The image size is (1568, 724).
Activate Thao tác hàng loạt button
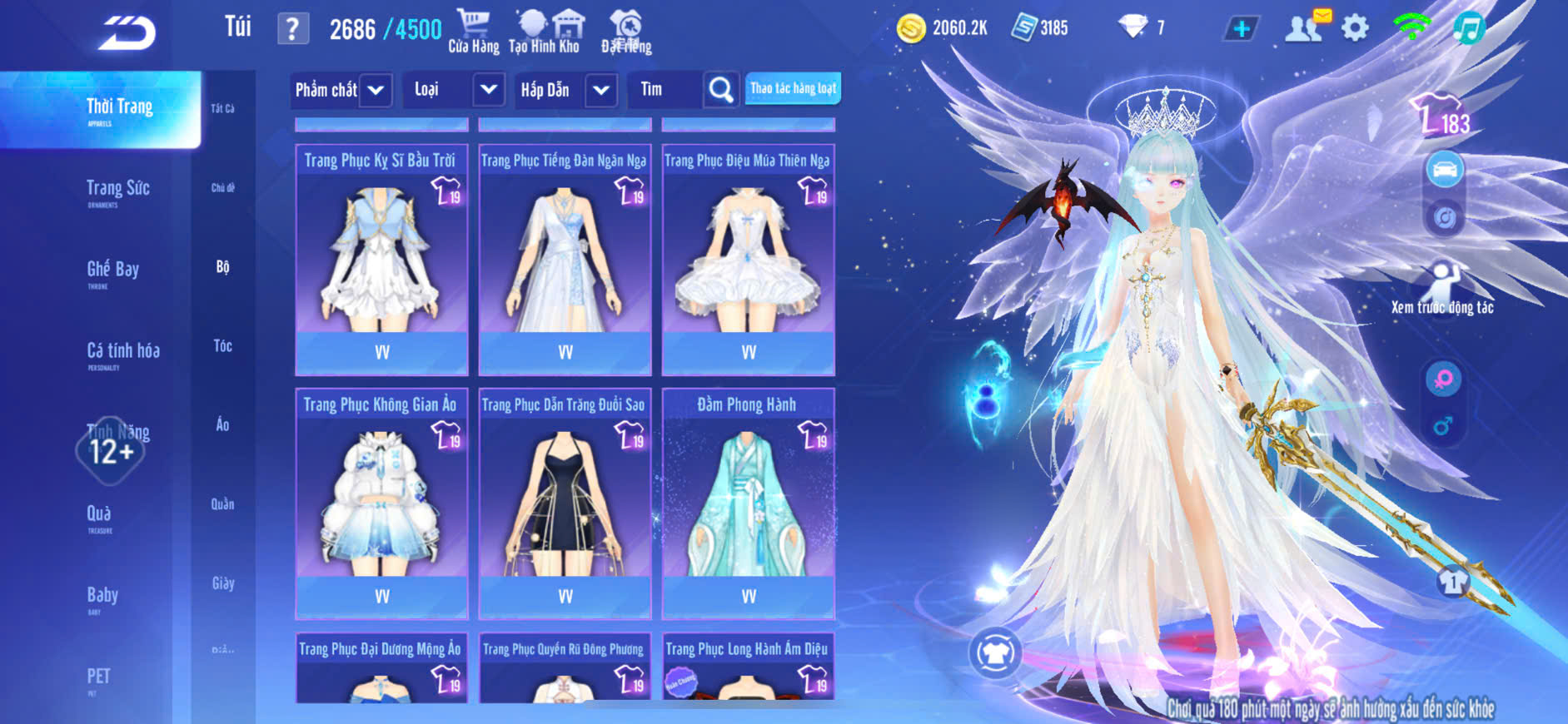point(793,88)
